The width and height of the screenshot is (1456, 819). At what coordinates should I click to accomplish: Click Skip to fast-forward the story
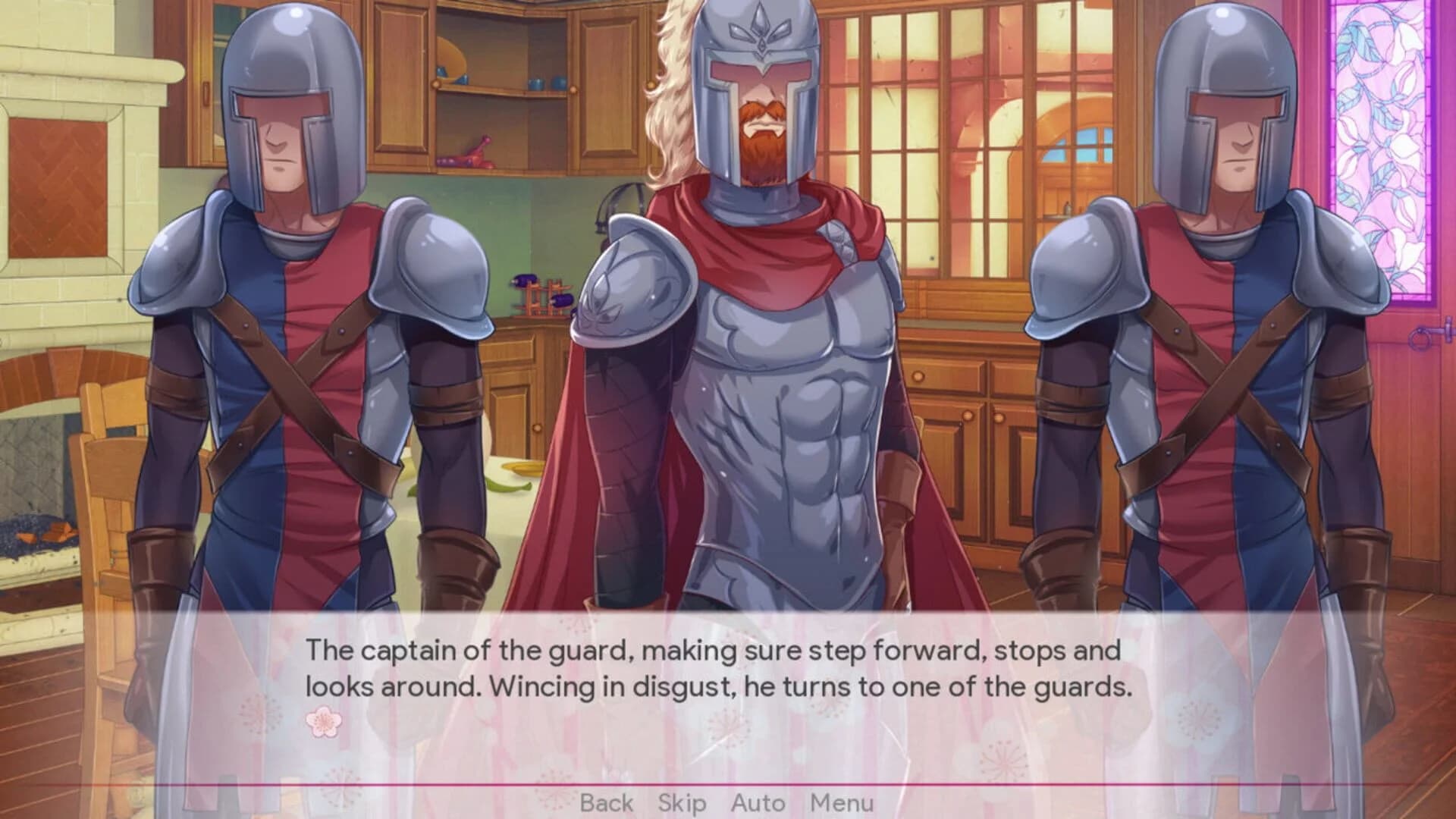pyautogui.click(x=682, y=802)
